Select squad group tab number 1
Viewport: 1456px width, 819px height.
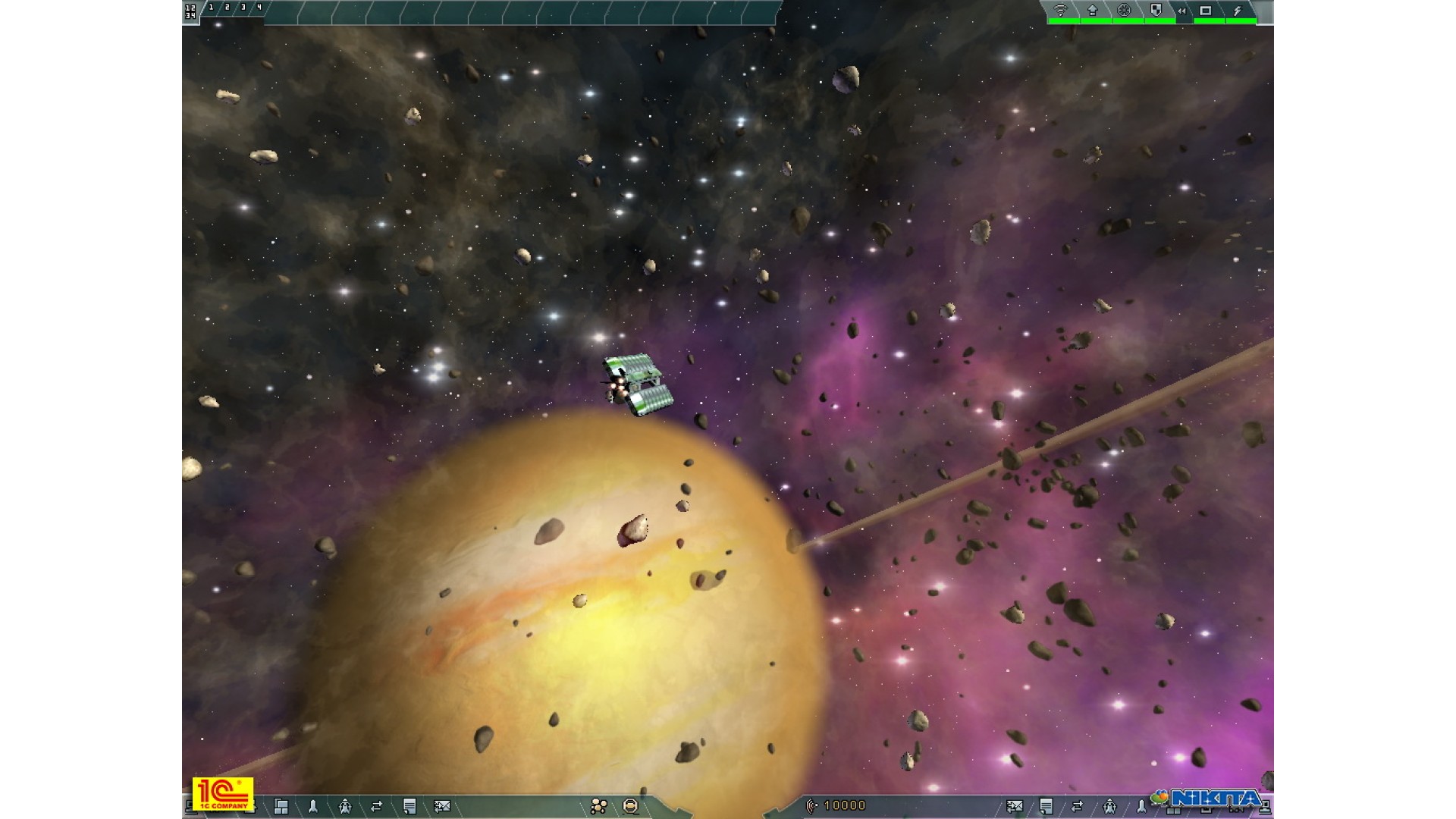[x=211, y=8]
